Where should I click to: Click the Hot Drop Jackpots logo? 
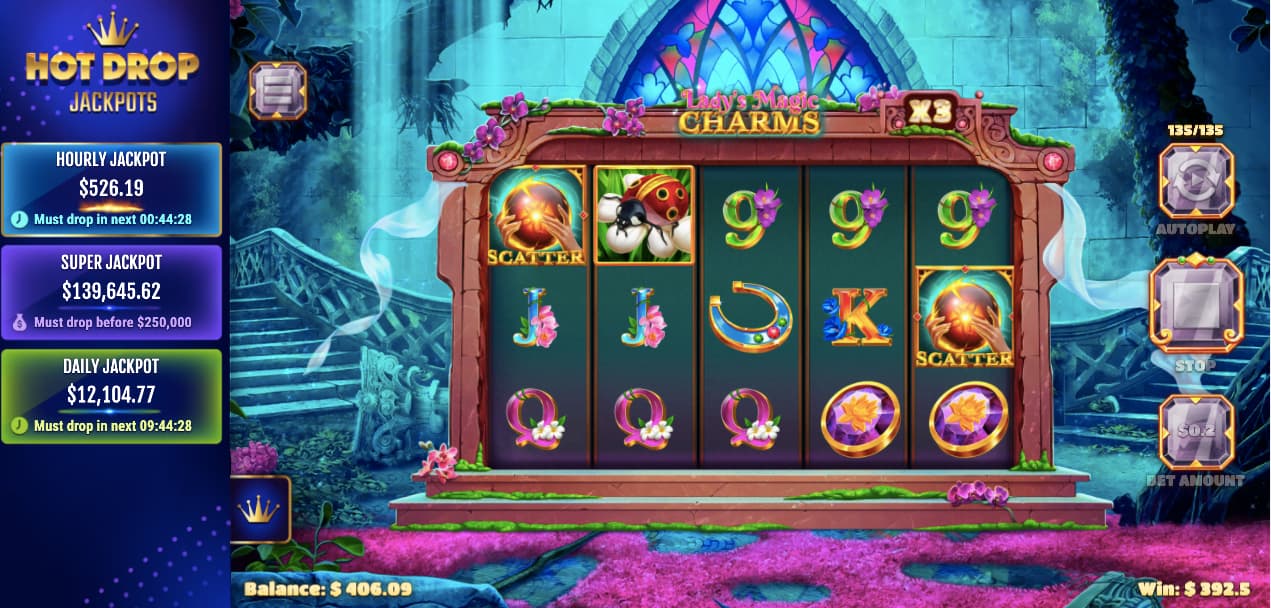(112, 64)
